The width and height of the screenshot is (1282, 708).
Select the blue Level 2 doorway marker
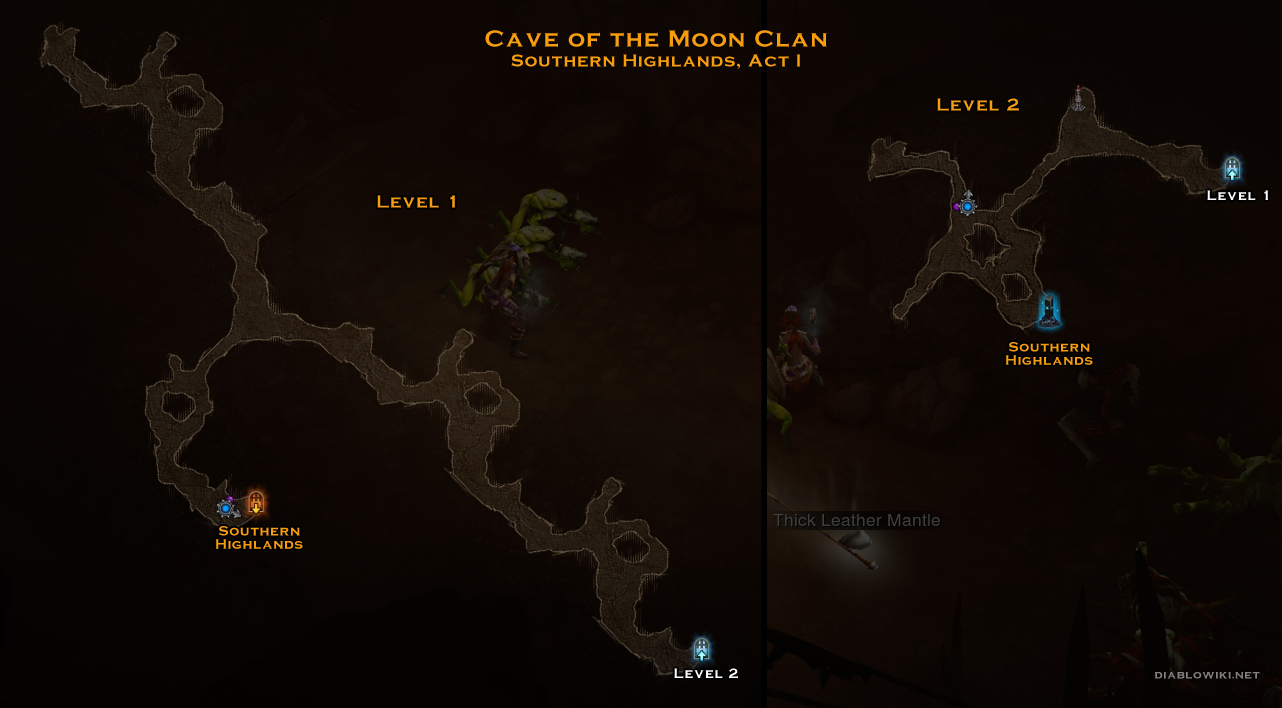702,649
